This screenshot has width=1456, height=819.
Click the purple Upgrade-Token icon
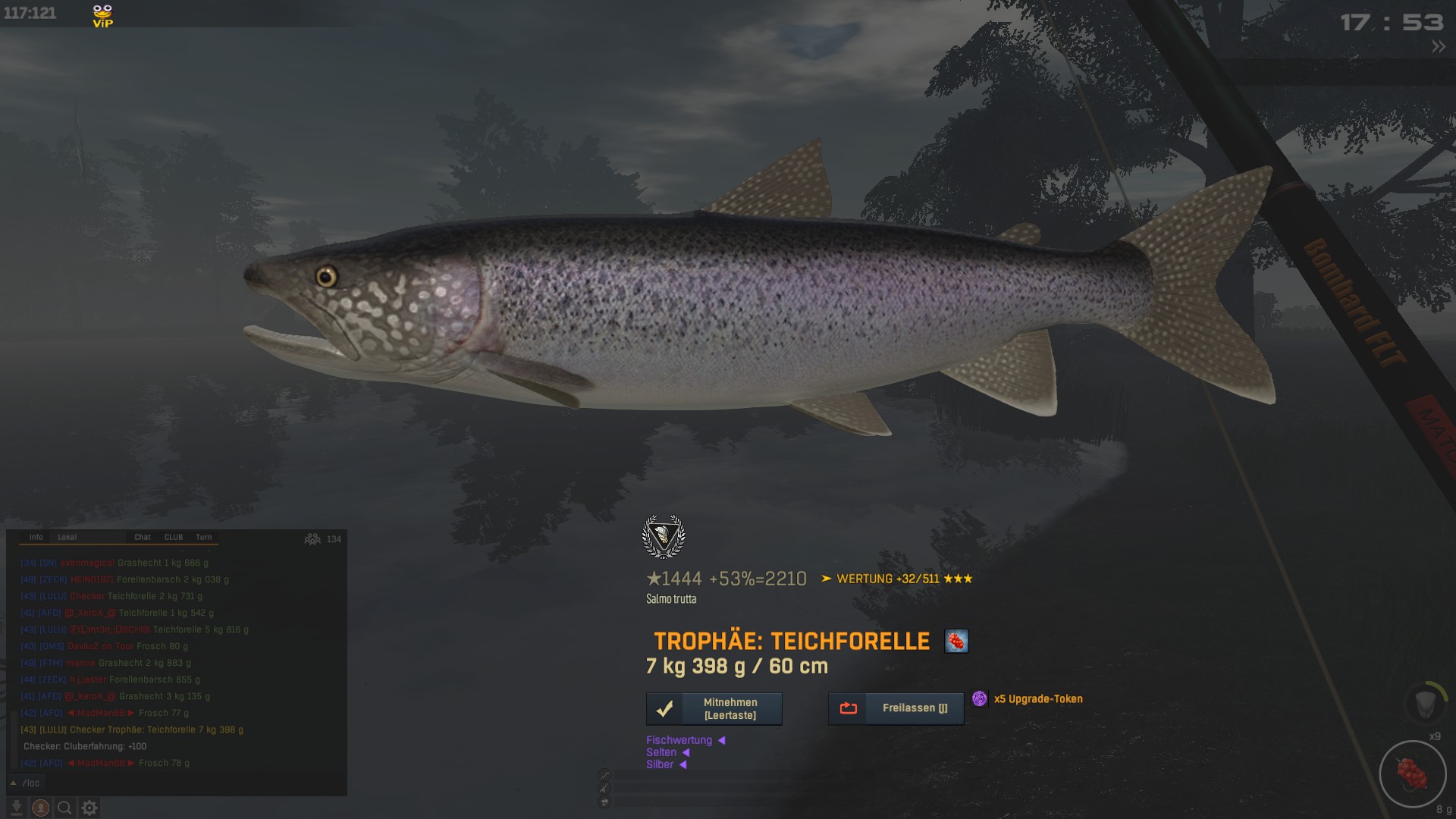980,698
